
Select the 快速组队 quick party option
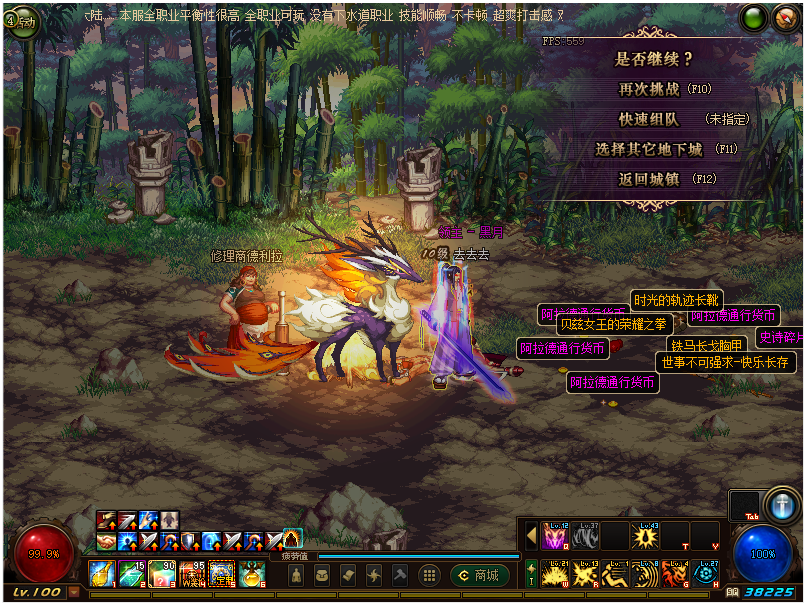(x=649, y=119)
